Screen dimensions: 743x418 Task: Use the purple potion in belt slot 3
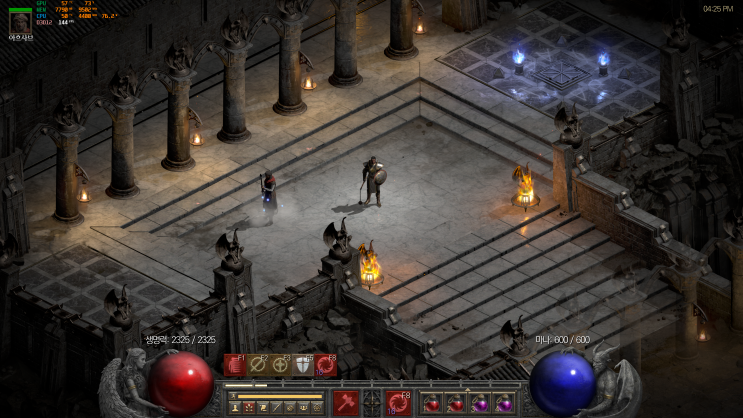click(480, 403)
